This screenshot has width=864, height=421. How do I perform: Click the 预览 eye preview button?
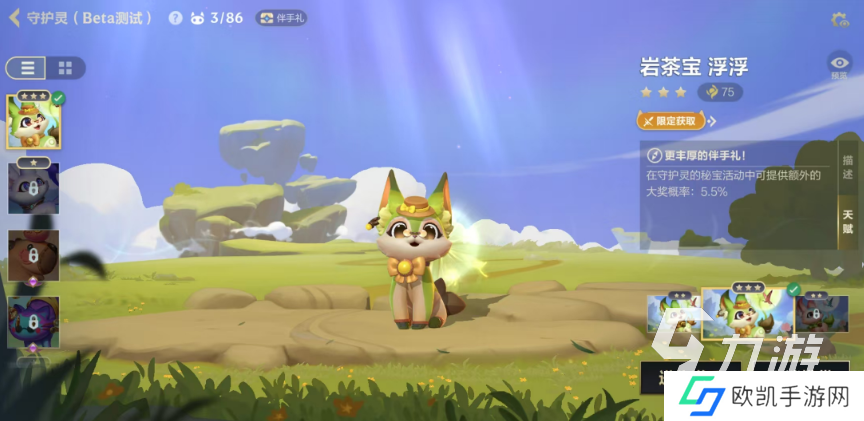(x=839, y=65)
